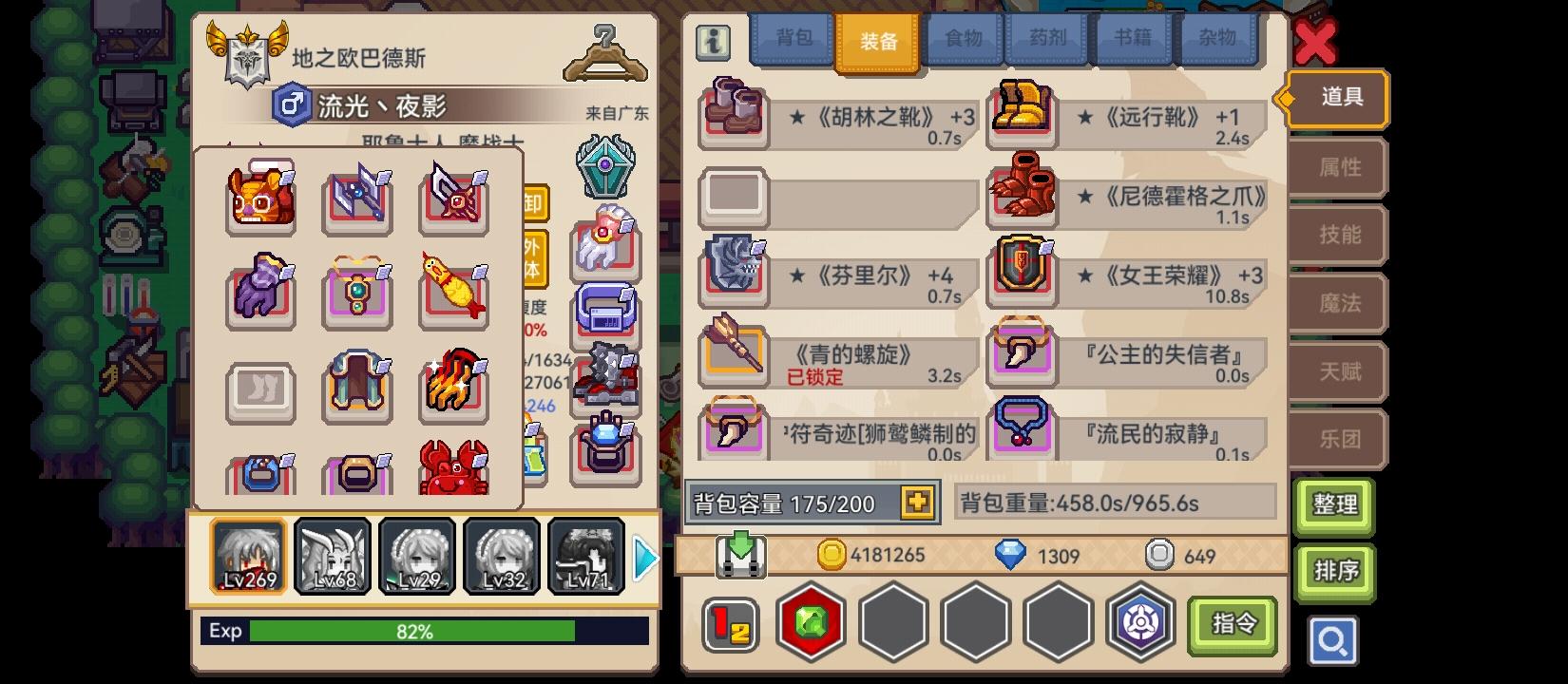Select the green deposit arrow toggle
Screen dimensions: 1568x684
tap(742, 554)
